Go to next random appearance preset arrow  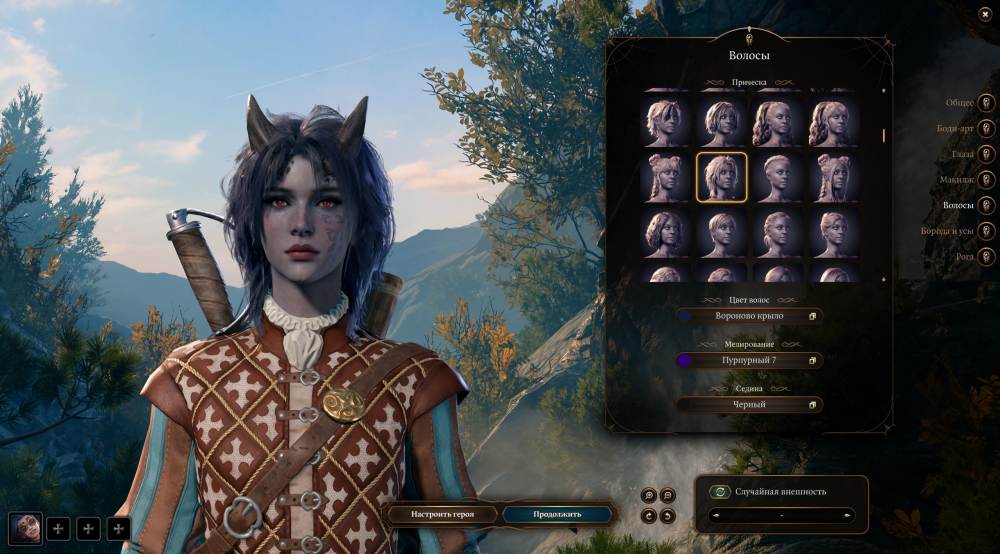[848, 516]
